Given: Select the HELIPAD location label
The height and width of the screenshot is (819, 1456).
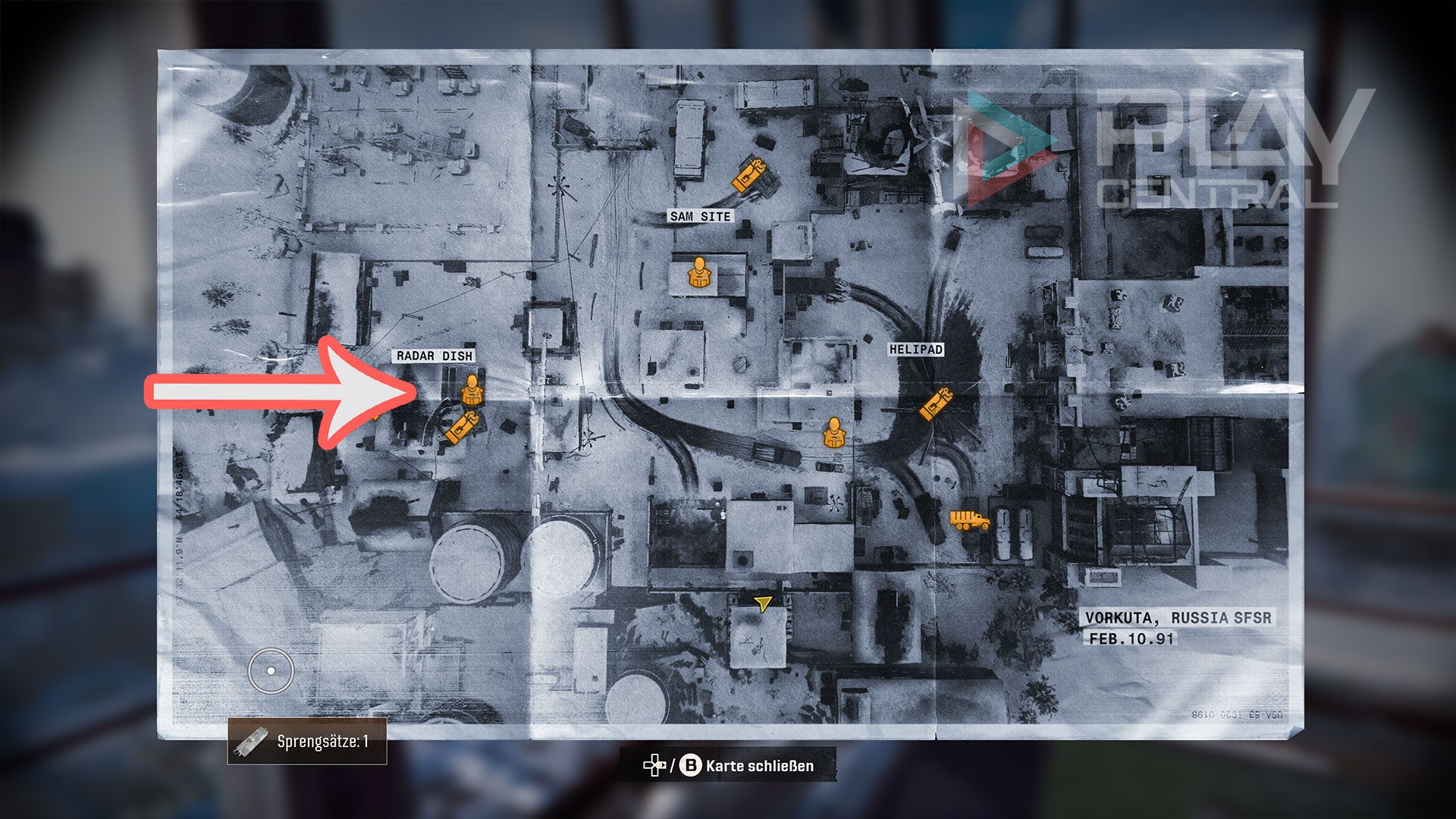Looking at the screenshot, I should click(x=916, y=350).
